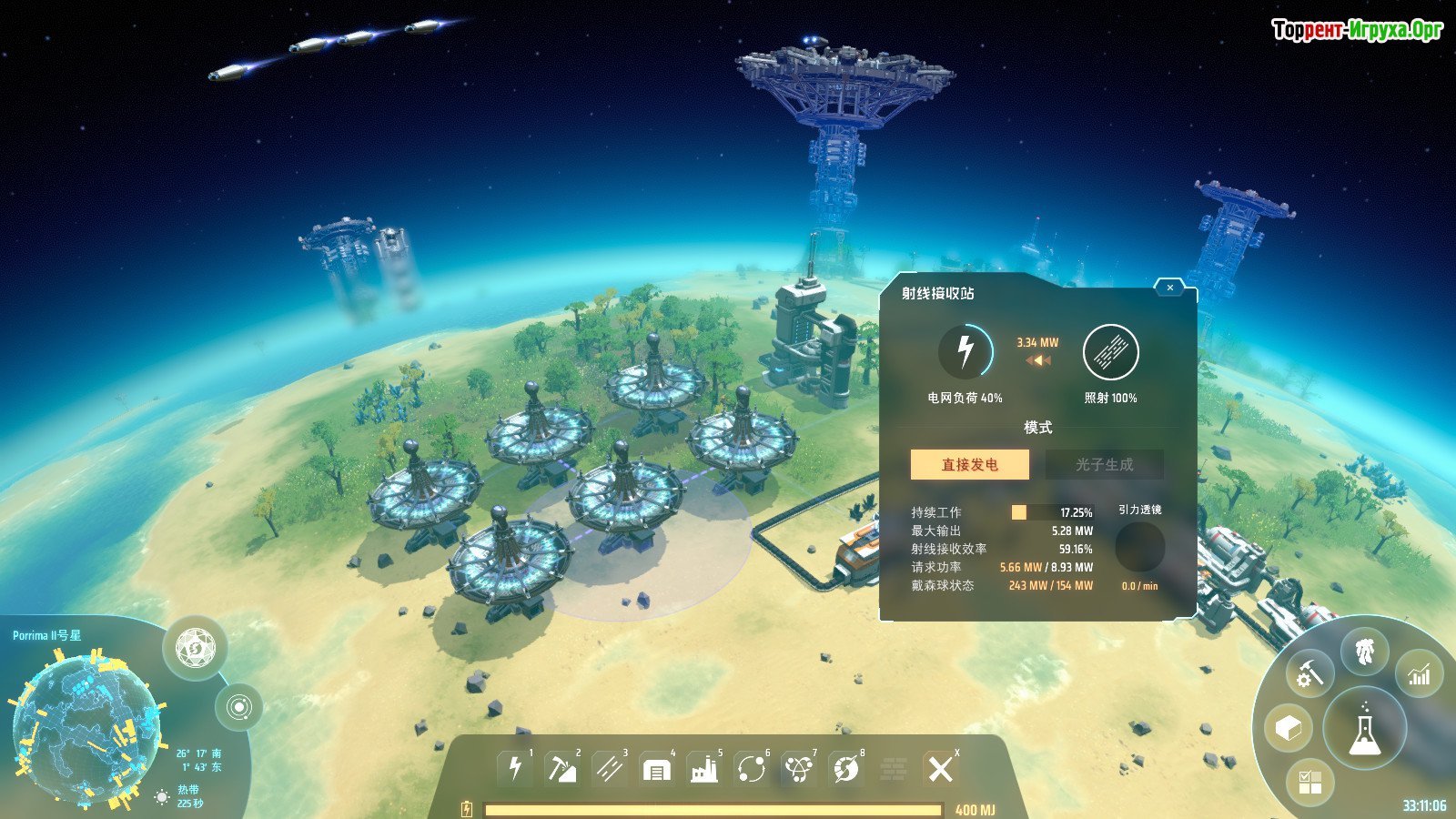Open the hammer and gear replicator
The width and height of the screenshot is (1456, 819).
click(x=1309, y=674)
